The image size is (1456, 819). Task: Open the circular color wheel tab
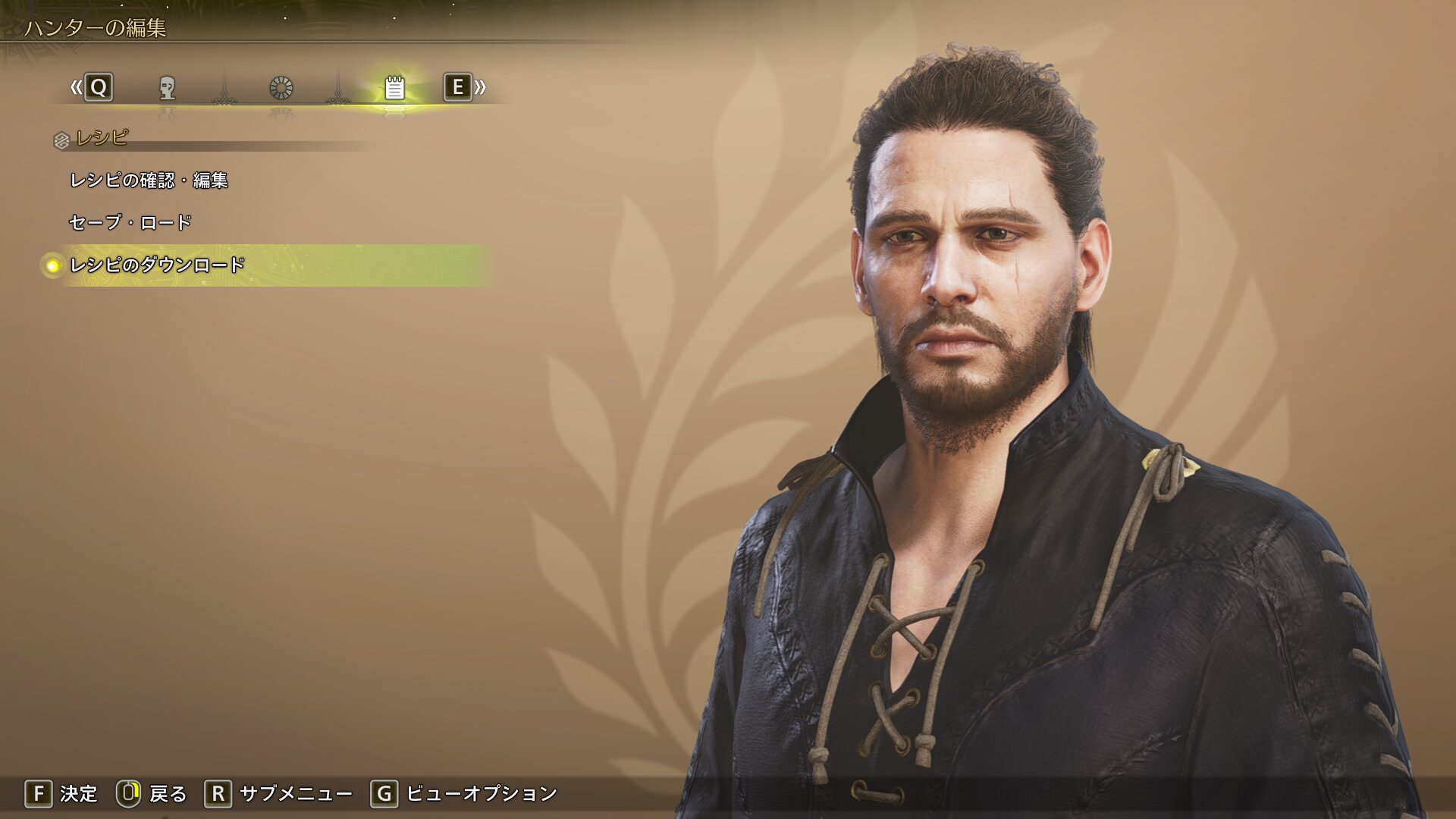281,88
